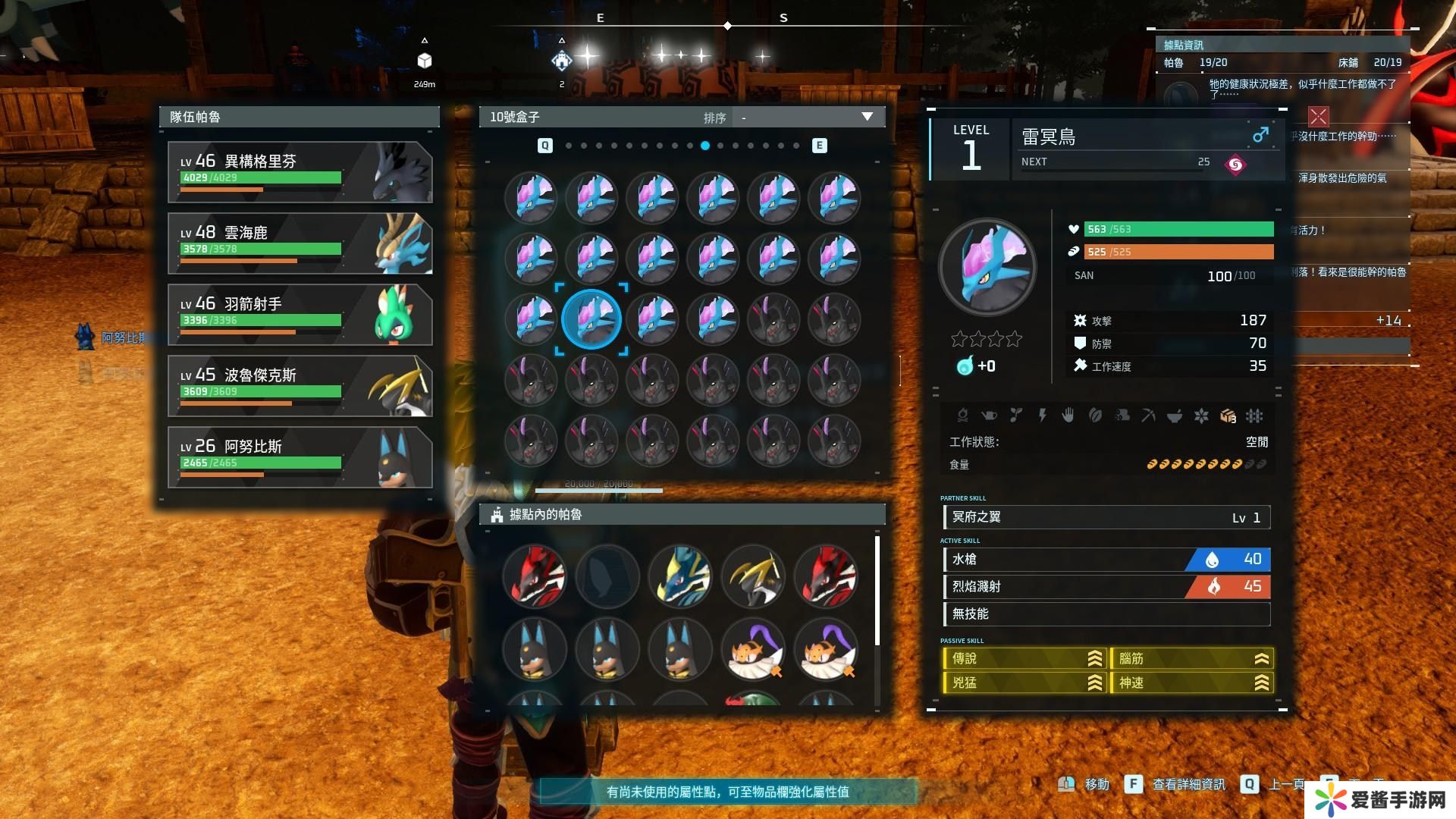1456x819 pixels.
Task: Inspect the 腦筋 passive skill
Action: pos(1191,659)
